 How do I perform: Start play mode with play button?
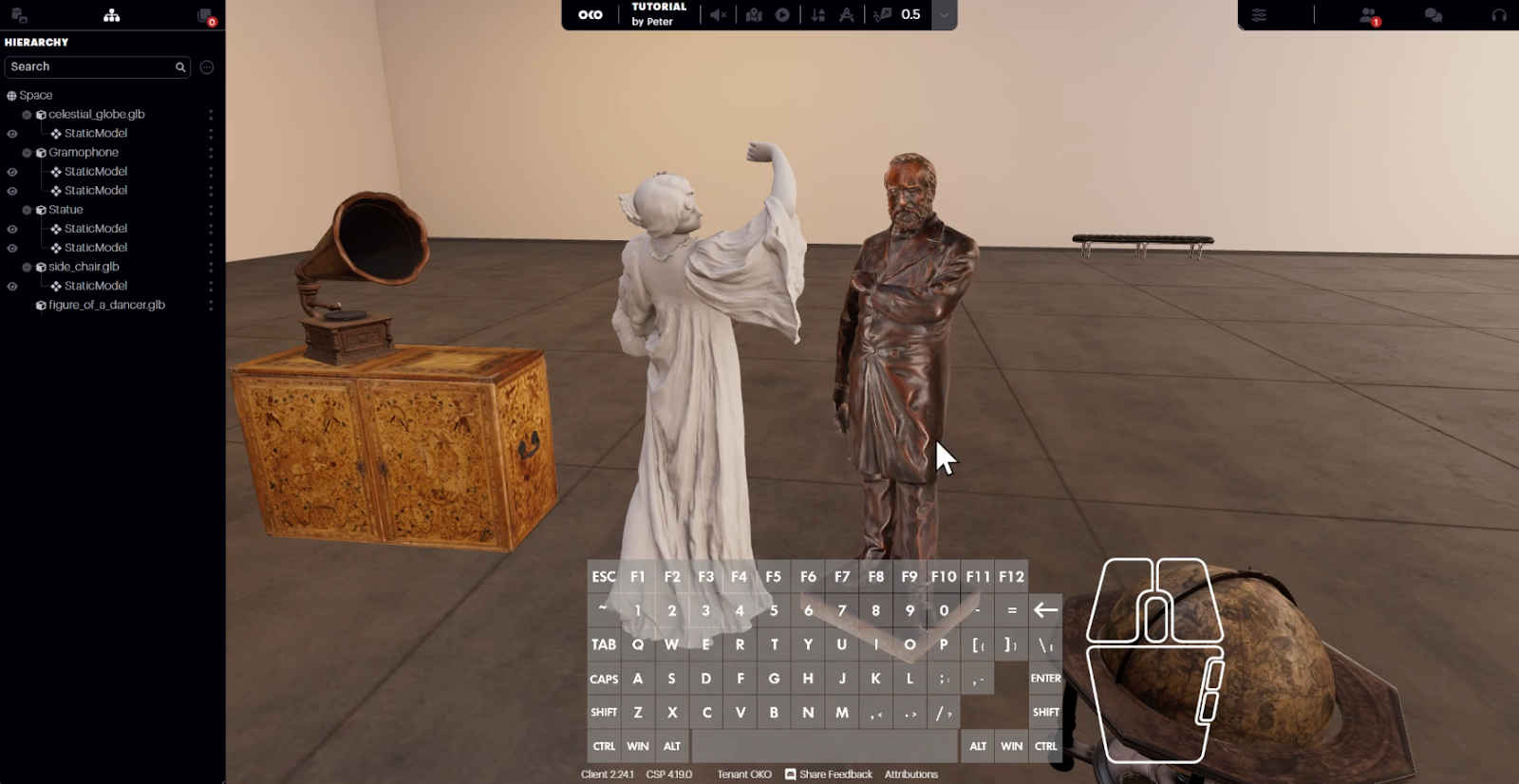782,15
